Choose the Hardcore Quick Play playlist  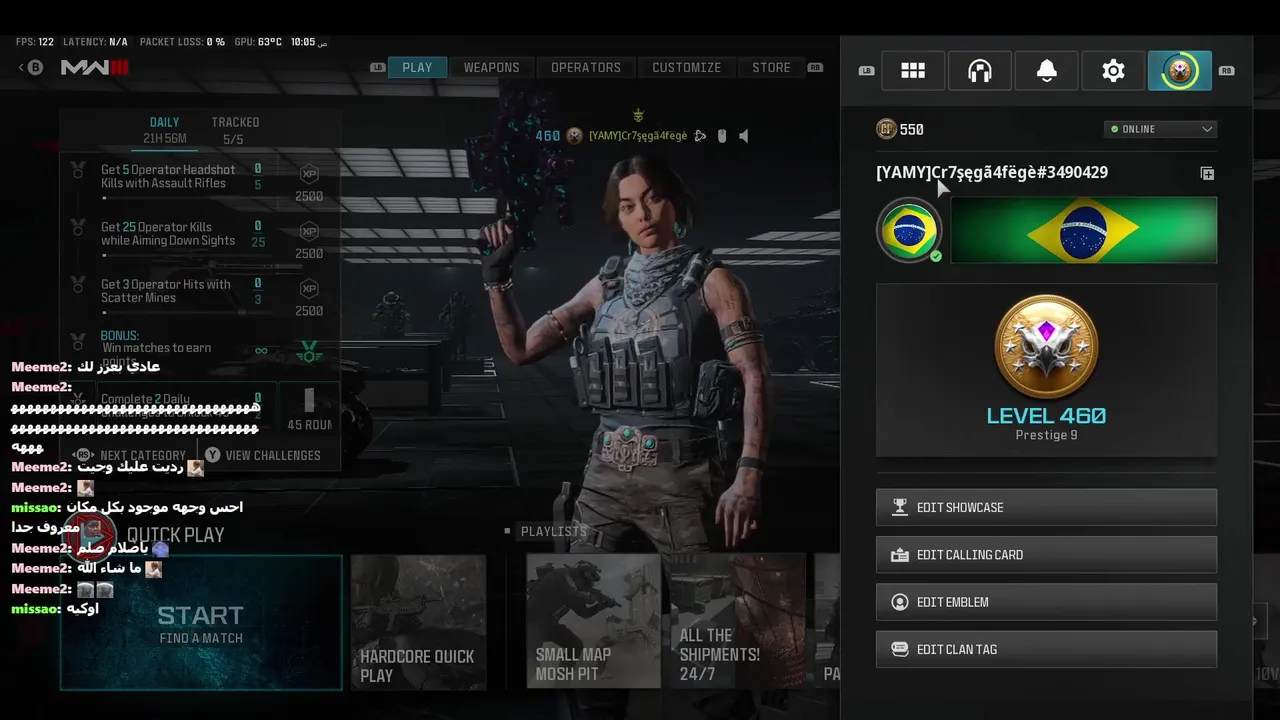(418, 623)
